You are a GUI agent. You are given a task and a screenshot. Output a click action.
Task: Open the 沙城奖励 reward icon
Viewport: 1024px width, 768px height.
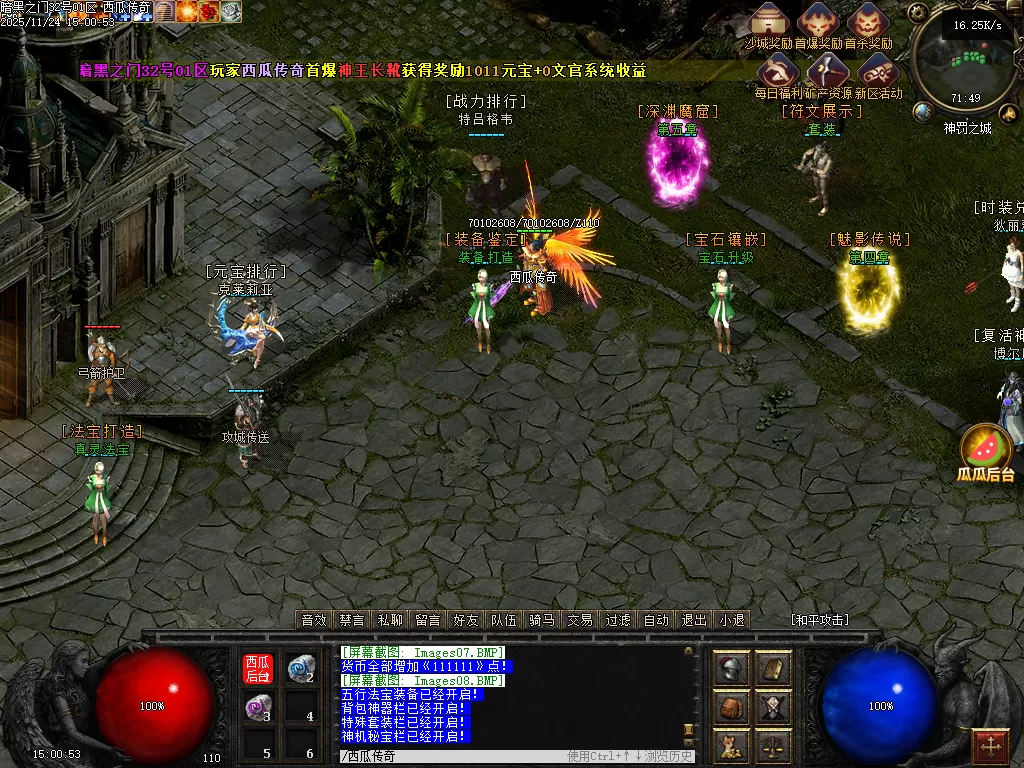(770, 21)
